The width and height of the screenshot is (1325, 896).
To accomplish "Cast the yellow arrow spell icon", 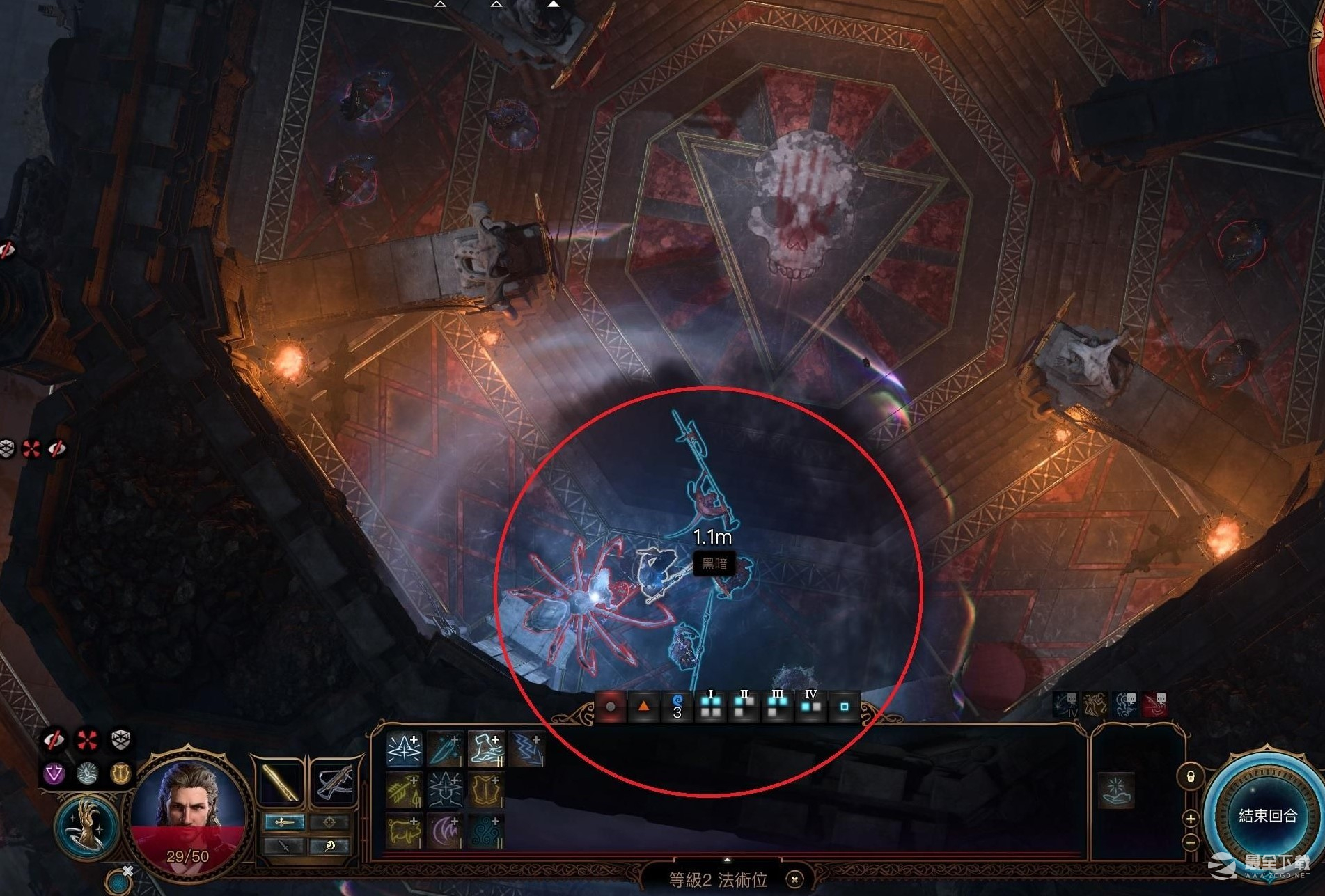I will coord(404,791).
